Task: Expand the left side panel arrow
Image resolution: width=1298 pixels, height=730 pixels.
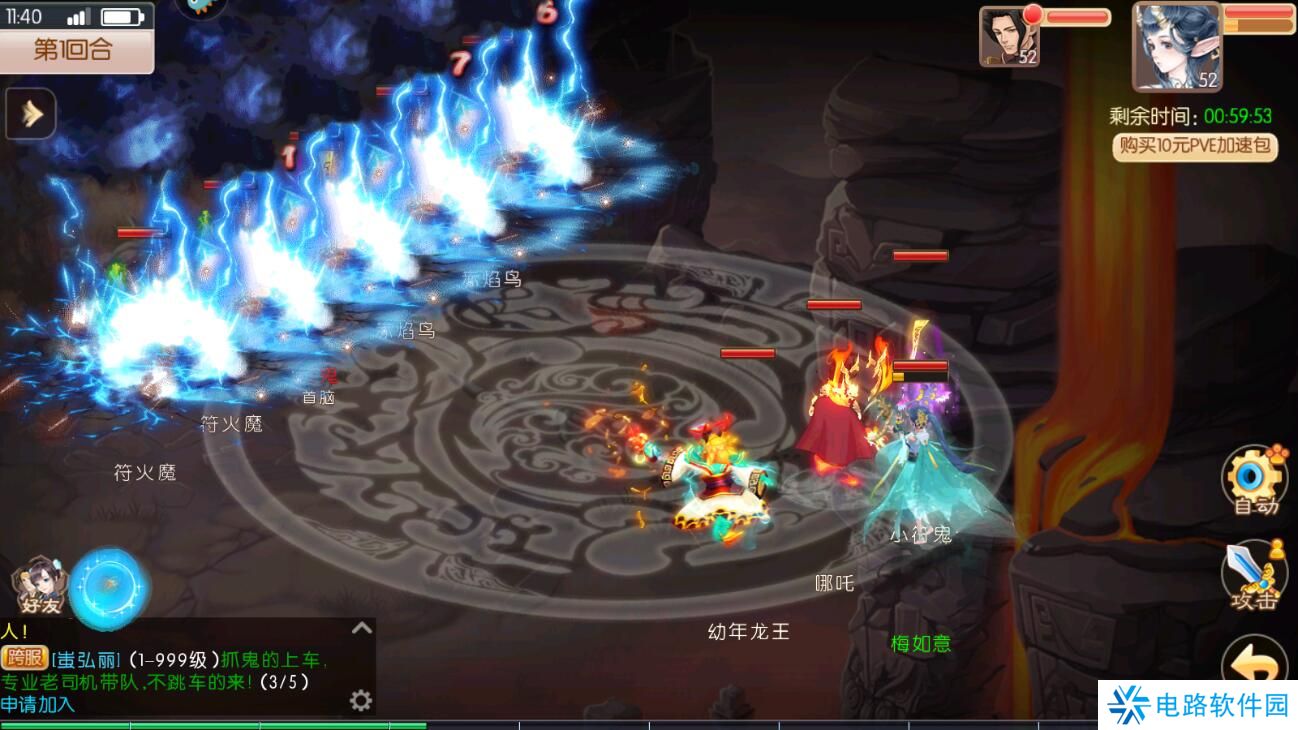Action: point(28,113)
